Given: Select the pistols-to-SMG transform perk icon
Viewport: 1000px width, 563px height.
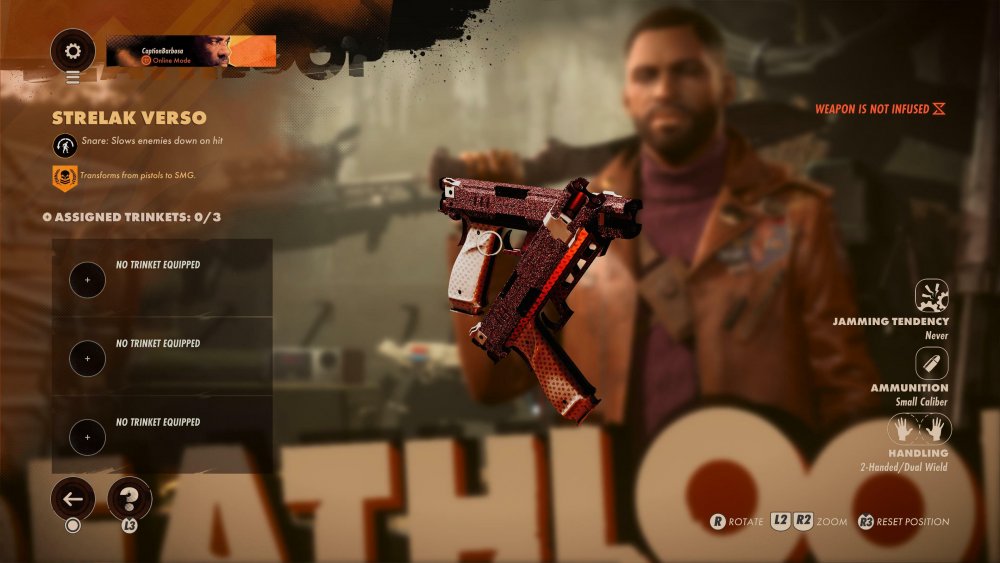Looking at the screenshot, I should [x=64, y=178].
